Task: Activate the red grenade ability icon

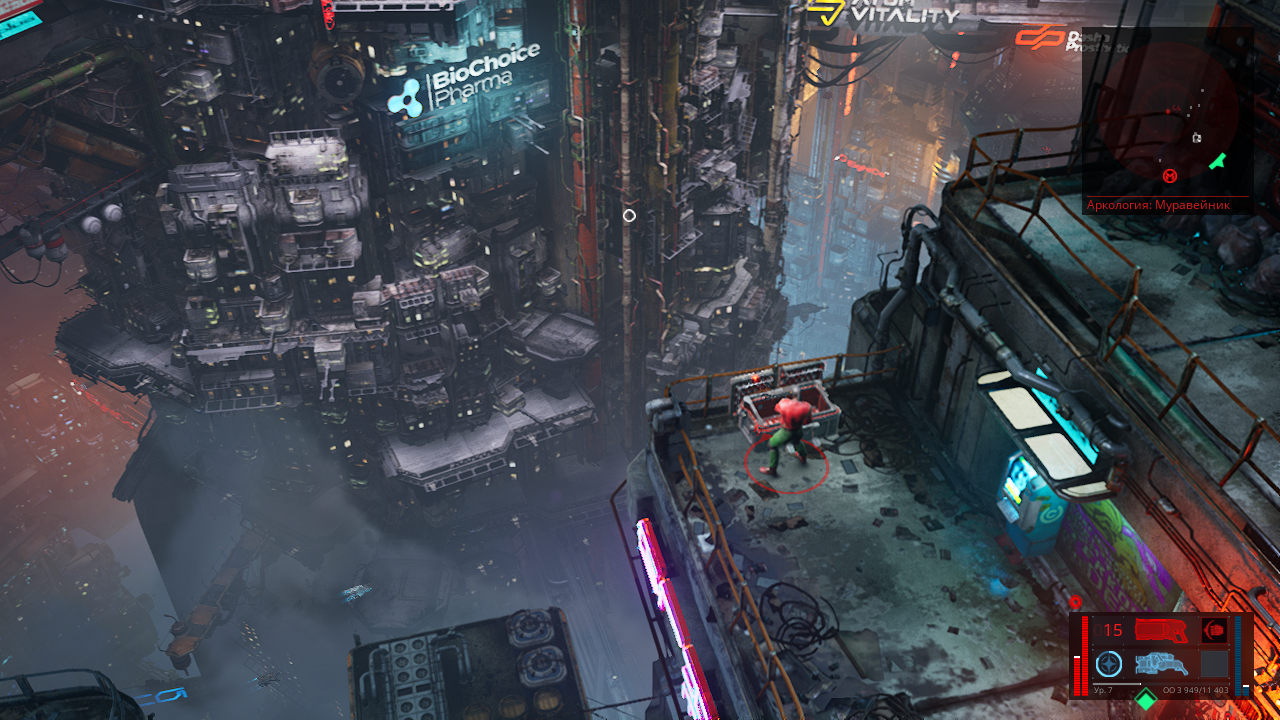Action: (1214, 631)
